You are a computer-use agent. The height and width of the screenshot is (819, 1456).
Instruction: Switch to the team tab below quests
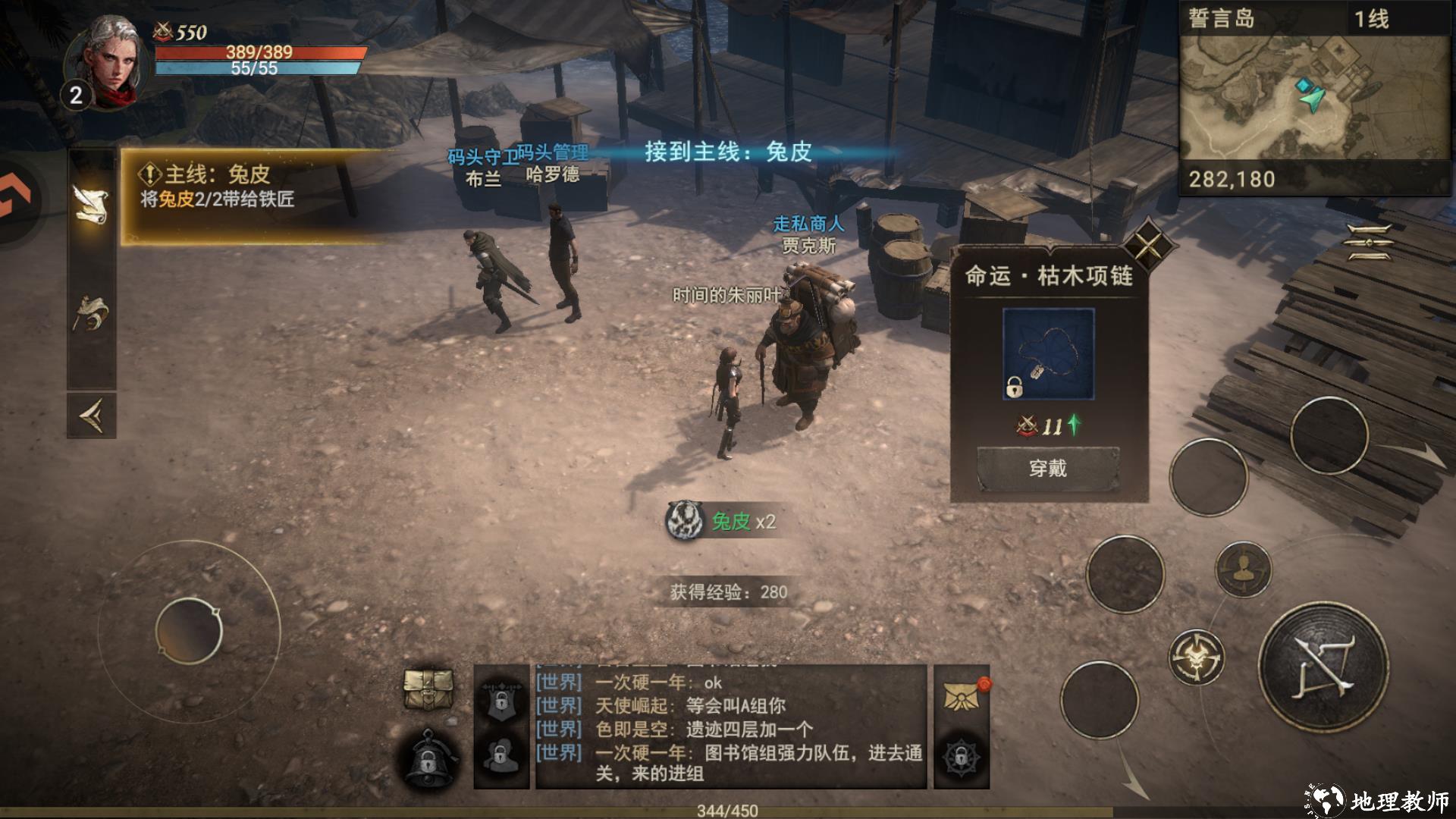(x=91, y=312)
